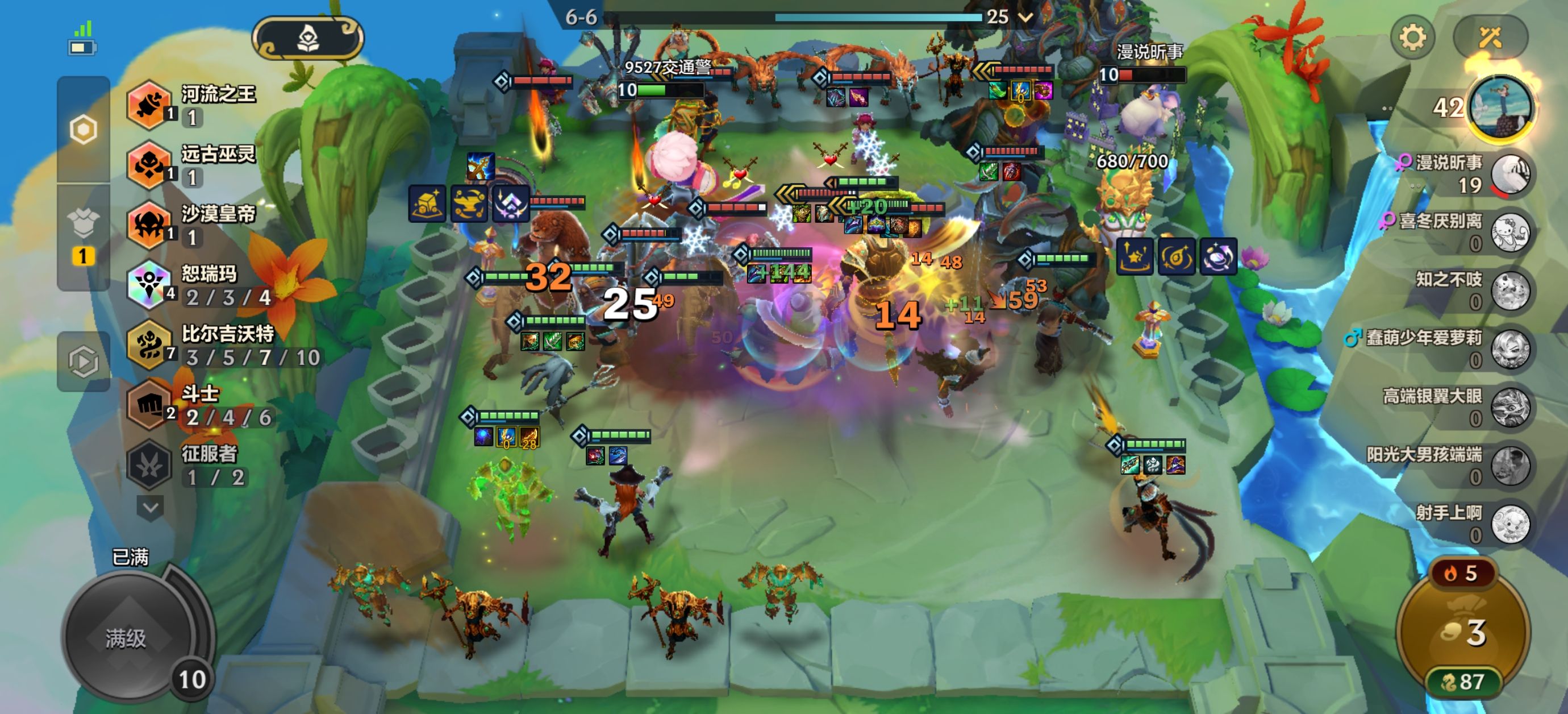Expand the trait list with down arrow

(x=151, y=507)
